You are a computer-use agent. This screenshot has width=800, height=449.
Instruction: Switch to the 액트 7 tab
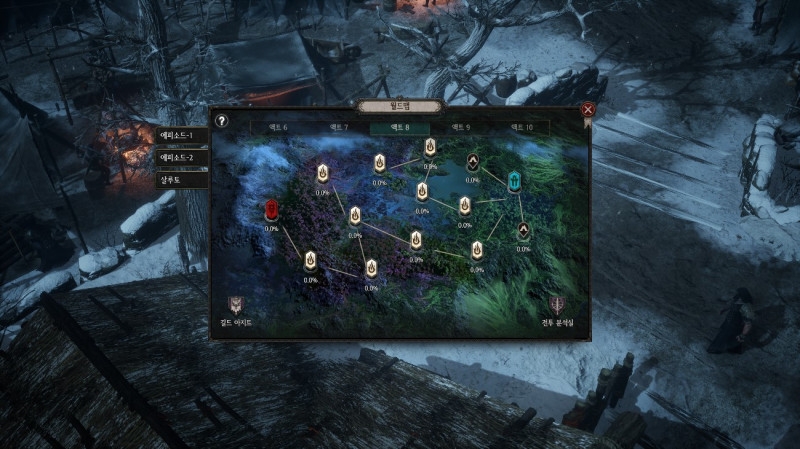tap(338, 128)
